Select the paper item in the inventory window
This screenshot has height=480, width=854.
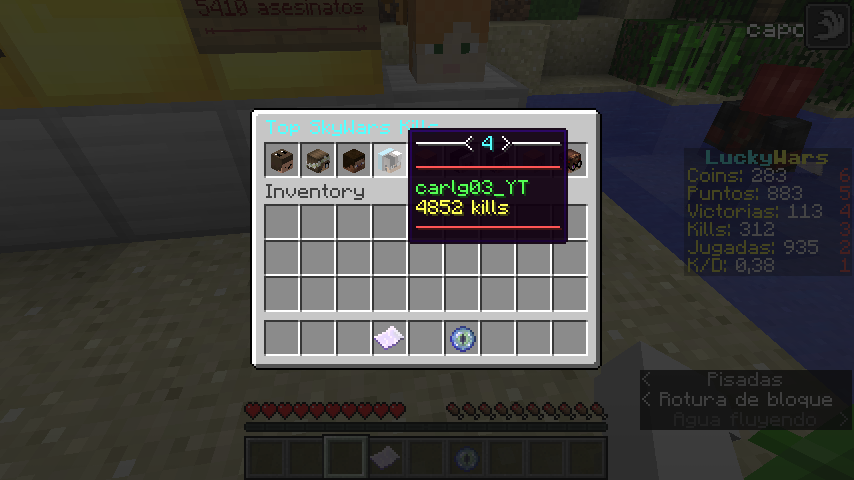(x=389, y=338)
